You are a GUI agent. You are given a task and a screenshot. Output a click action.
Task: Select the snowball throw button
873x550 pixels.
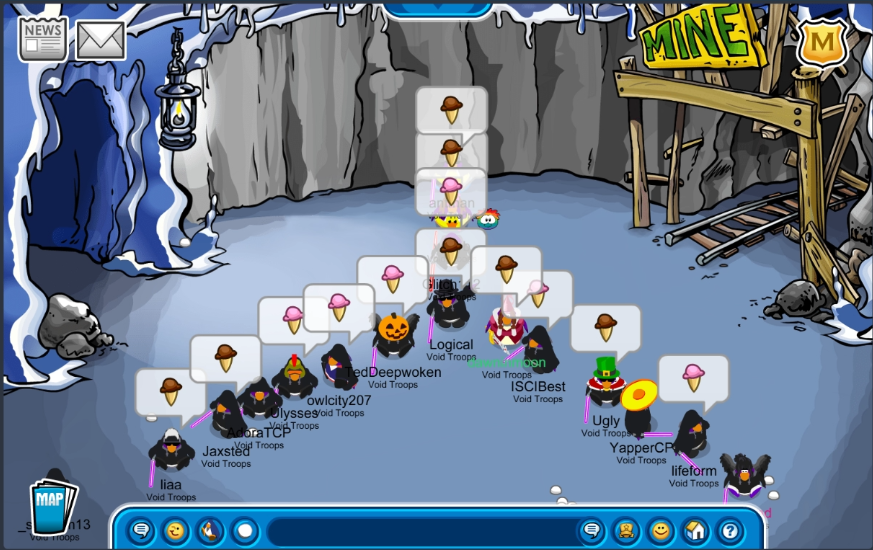244,530
